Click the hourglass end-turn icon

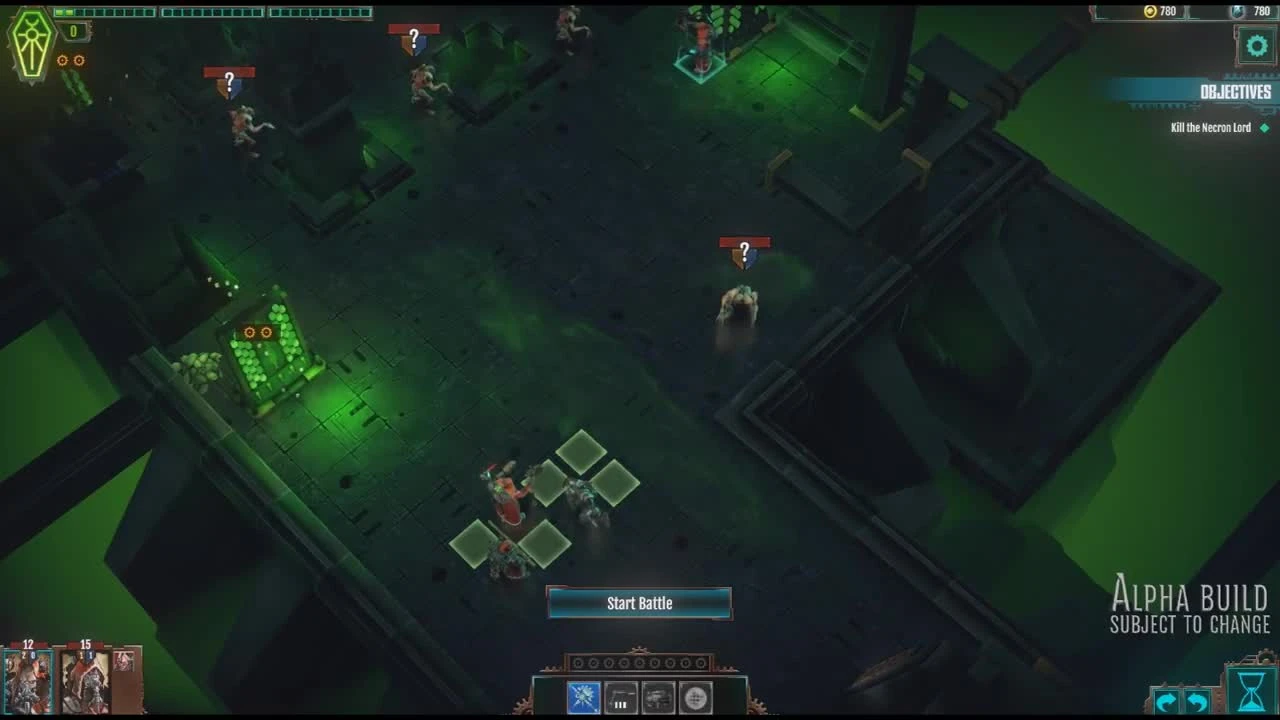coord(1252,692)
